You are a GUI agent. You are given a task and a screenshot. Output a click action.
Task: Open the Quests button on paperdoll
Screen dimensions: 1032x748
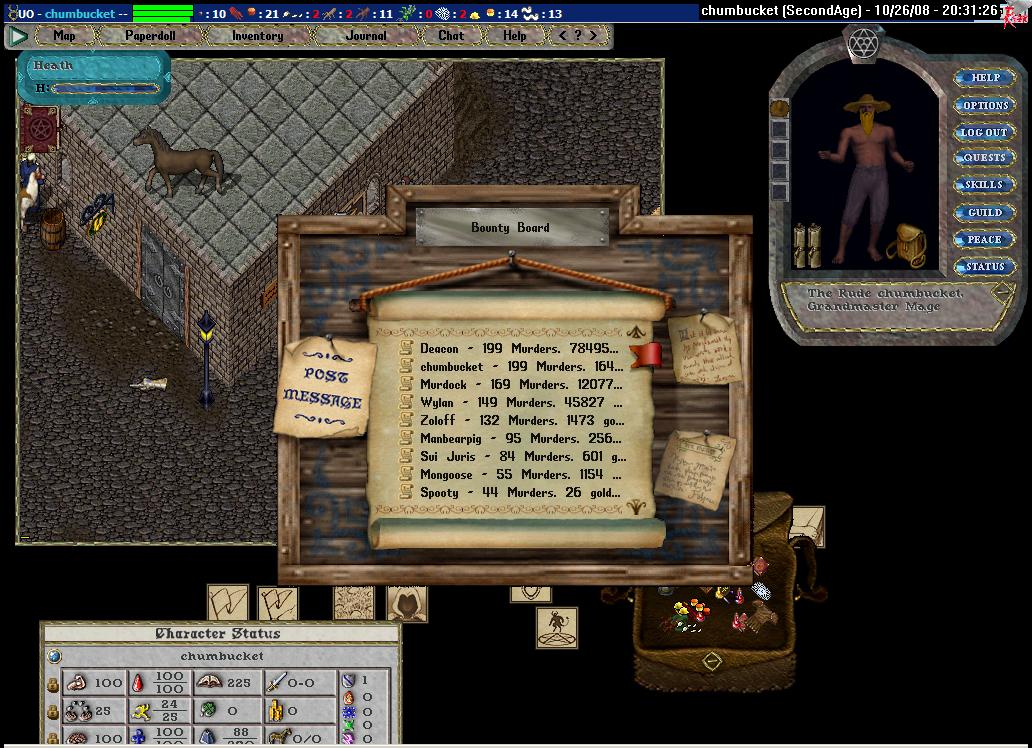pos(985,158)
